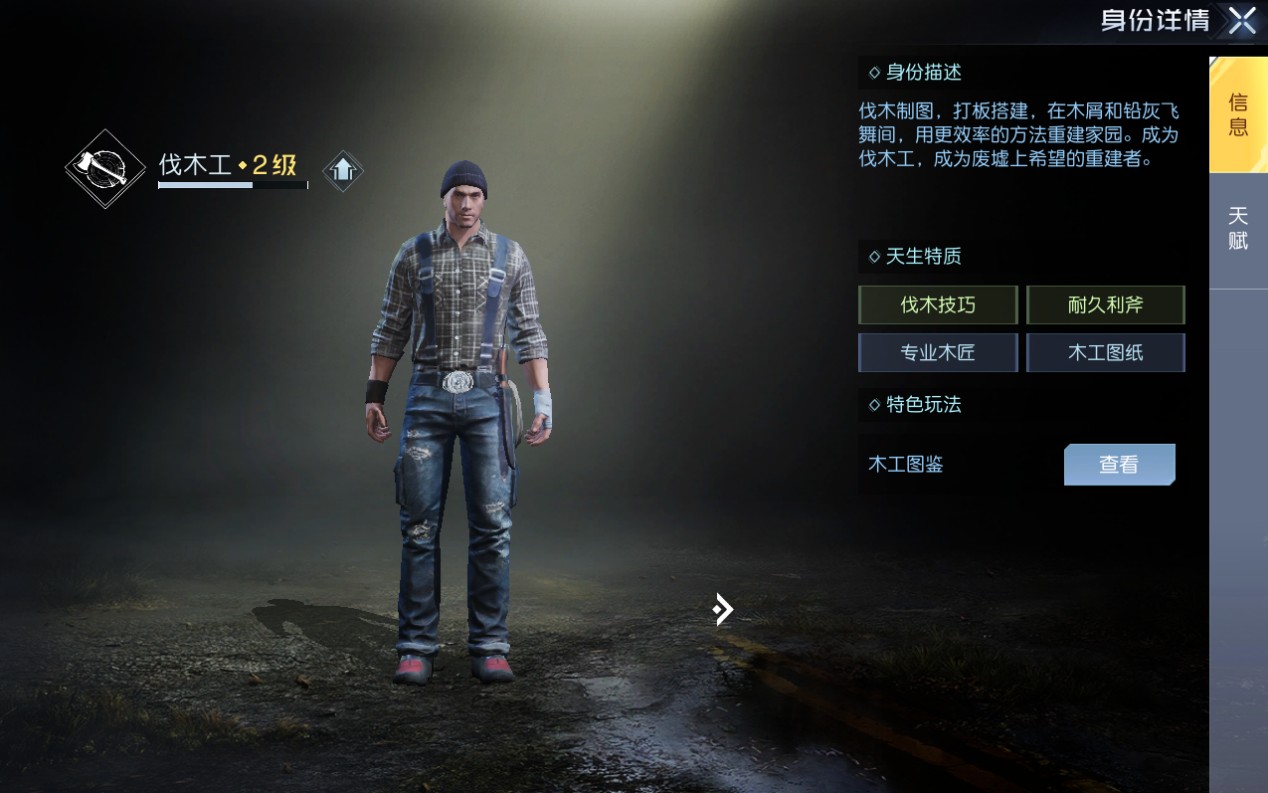Viewport: 1268px width, 793px height.
Task: Open the 伐木工 axe emblem icon
Action: (x=105, y=169)
